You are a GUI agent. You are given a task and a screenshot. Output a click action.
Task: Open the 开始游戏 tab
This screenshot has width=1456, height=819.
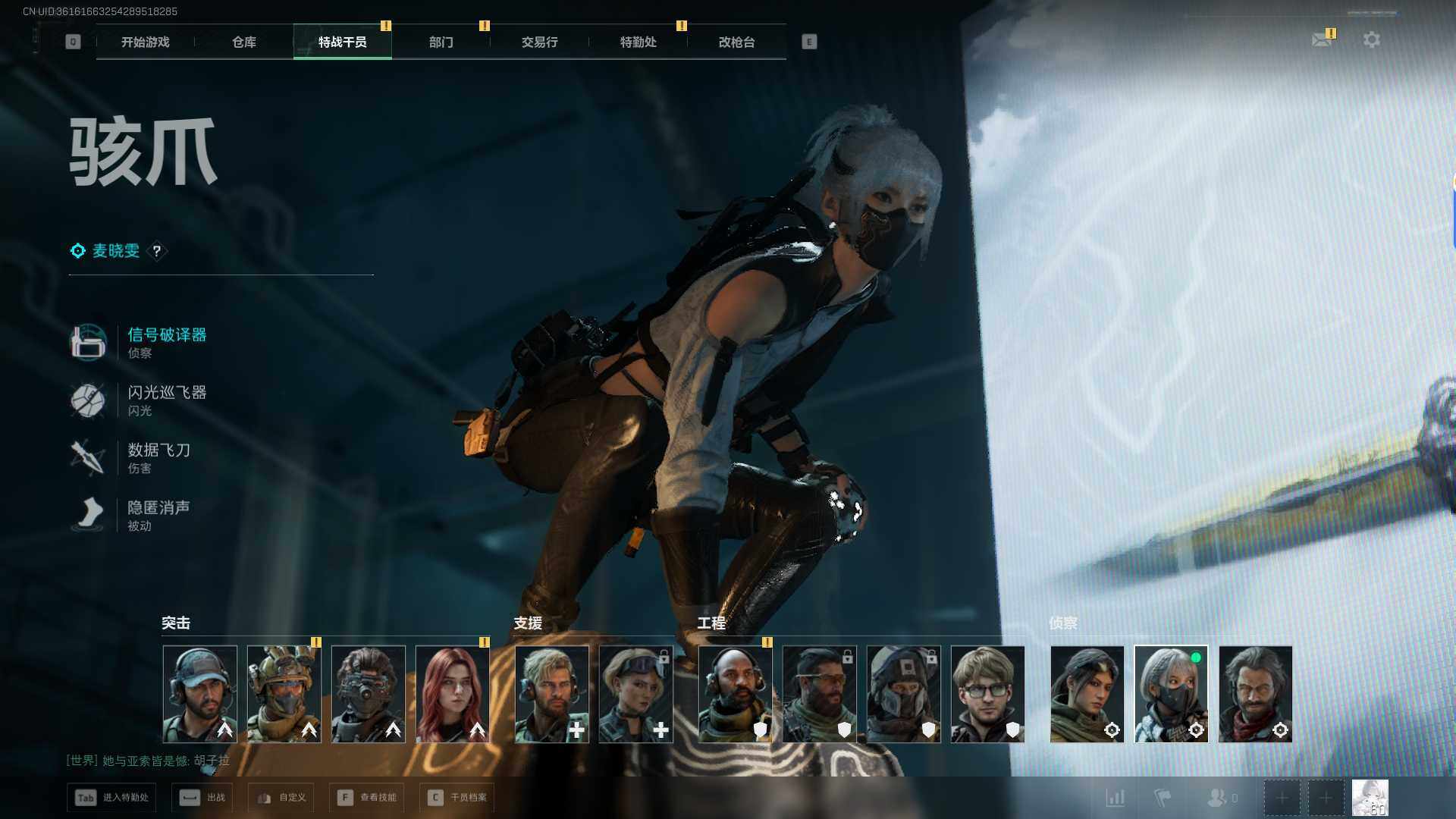(x=145, y=42)
